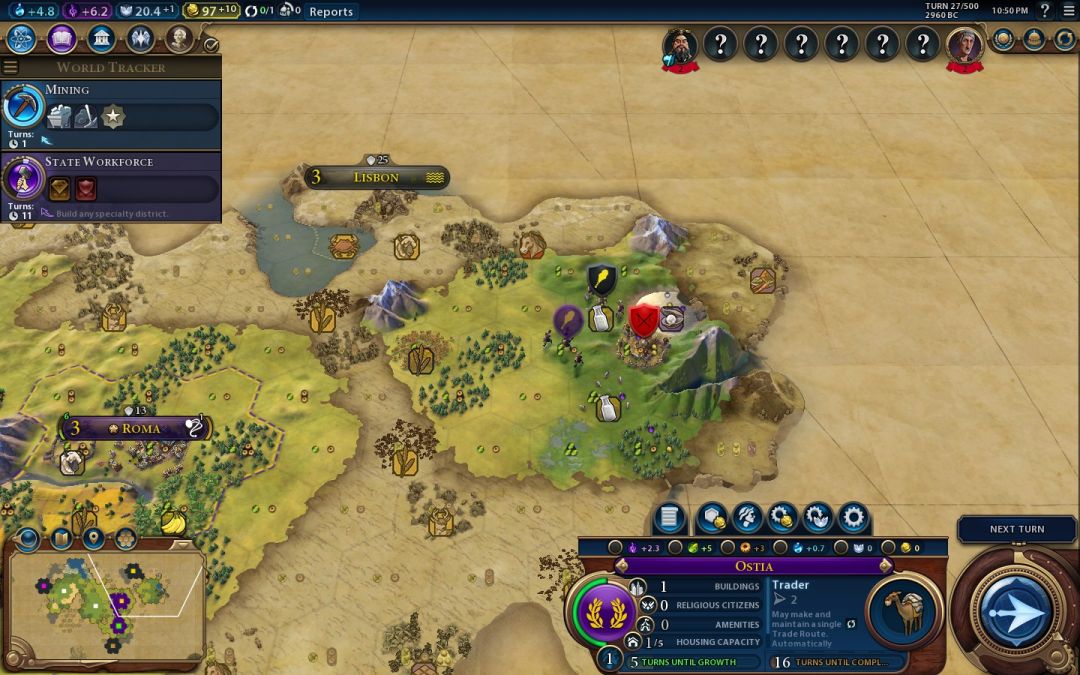Toggle the World Tracker options menu

[x=11, y=67]
